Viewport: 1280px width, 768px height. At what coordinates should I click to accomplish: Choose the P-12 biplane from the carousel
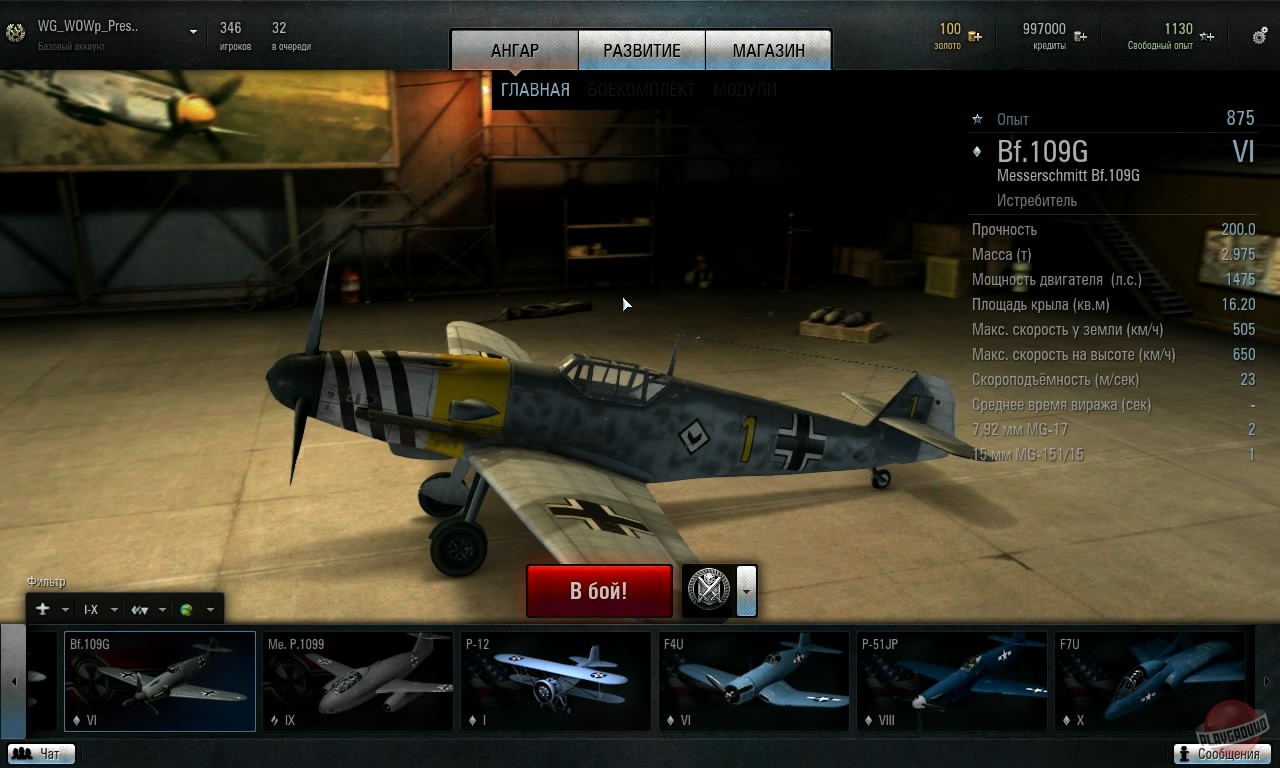tap(555, 682)
